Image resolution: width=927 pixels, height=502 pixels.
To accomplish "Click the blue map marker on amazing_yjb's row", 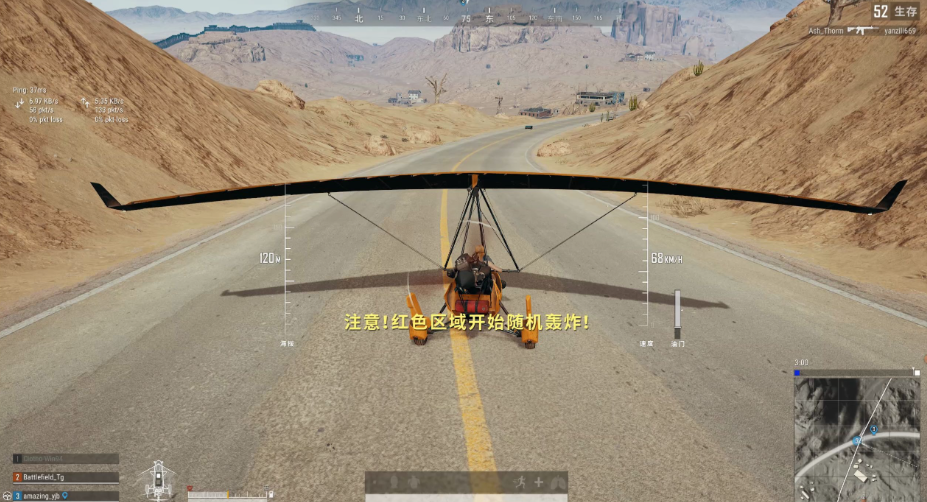I will tap(67, 495).
